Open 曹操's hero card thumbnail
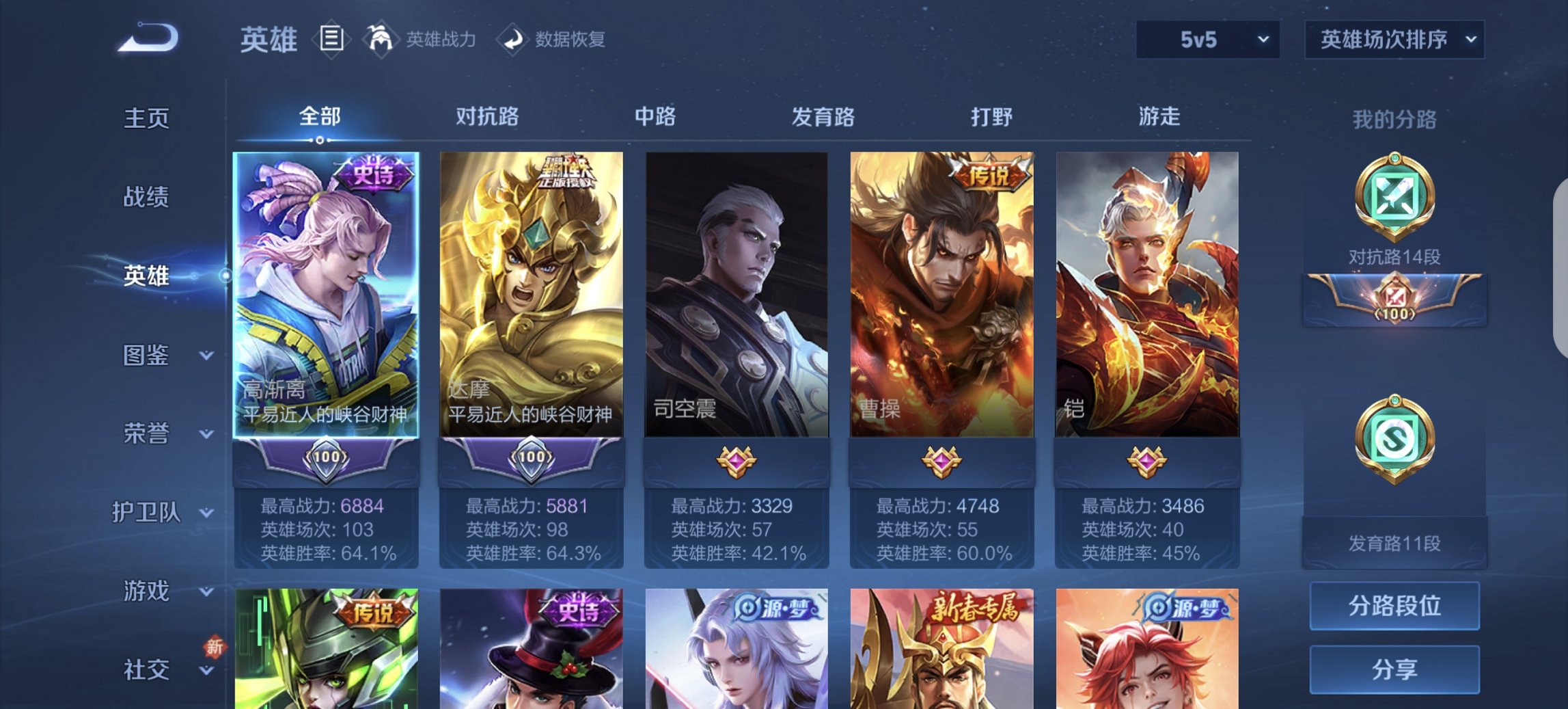This screenshot has height=709, width=1568. (941, 294)
